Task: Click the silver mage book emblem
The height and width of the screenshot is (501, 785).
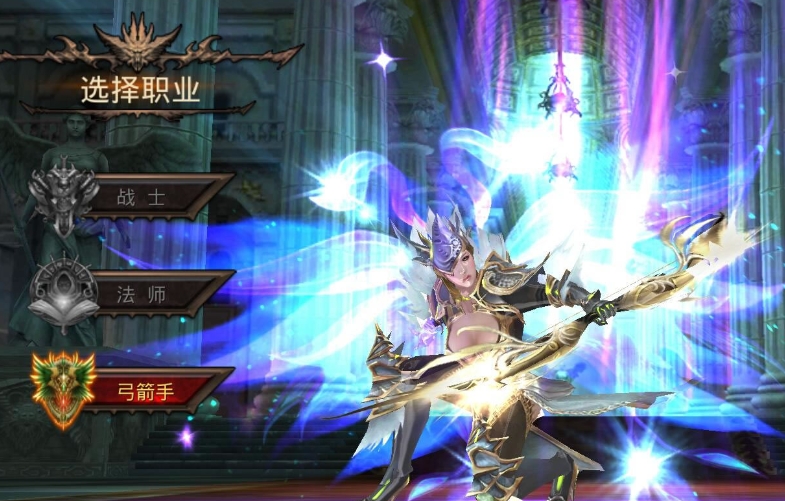Action: click(63, 292)
